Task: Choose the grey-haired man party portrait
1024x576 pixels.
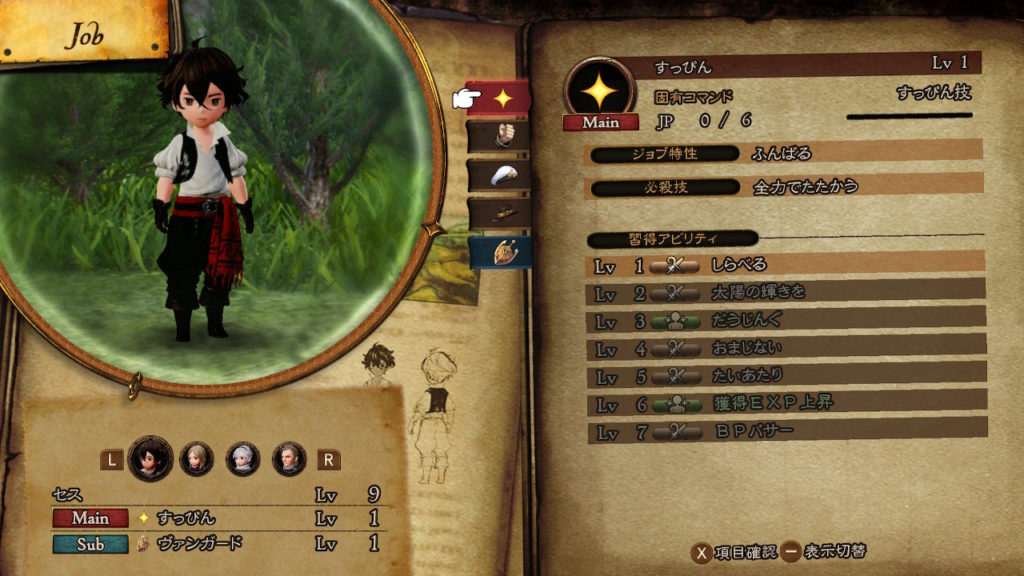Action: click(x=289, y=458)
